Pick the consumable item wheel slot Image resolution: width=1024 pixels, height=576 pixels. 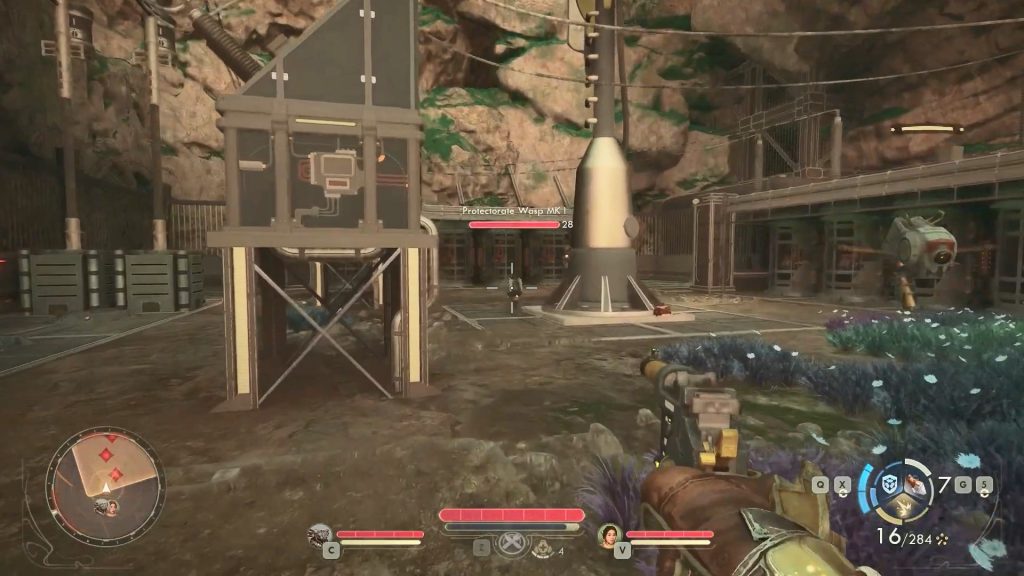click(x=914, y=483)
